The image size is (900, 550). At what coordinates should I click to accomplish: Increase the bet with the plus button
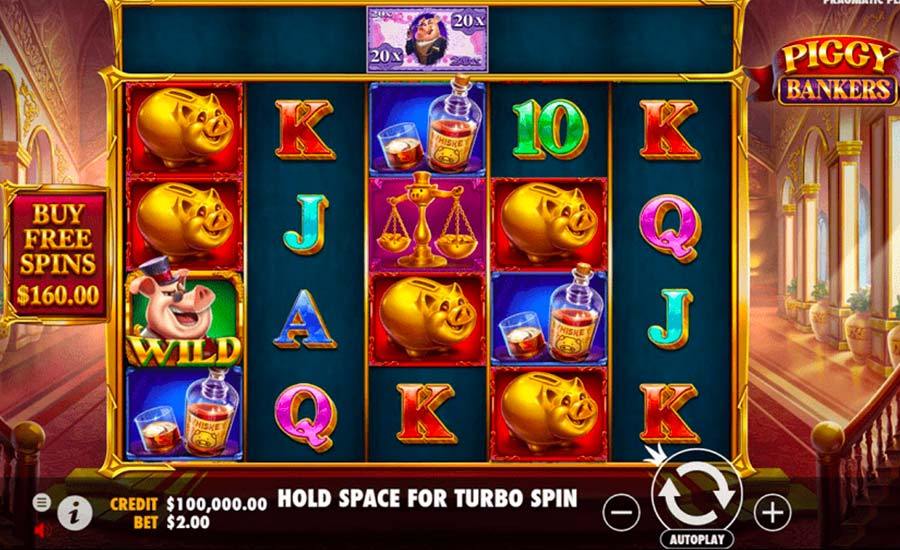click(x=771, y=513)
